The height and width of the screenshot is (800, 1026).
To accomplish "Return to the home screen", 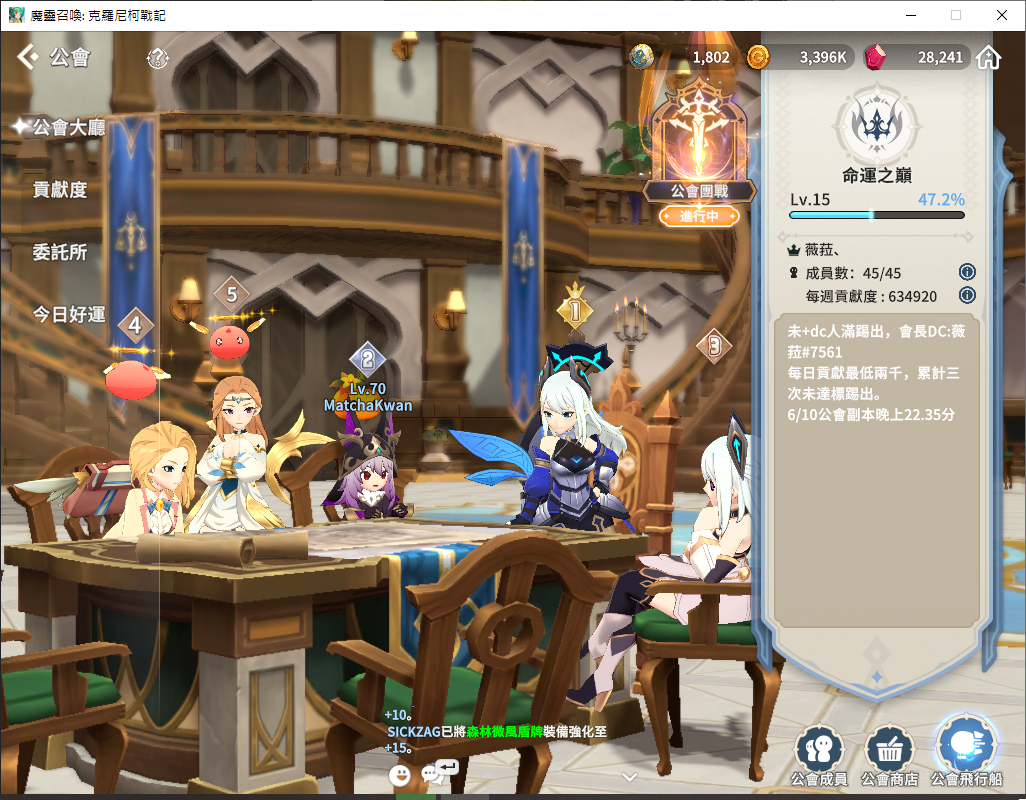I will (x=988, y=57).
